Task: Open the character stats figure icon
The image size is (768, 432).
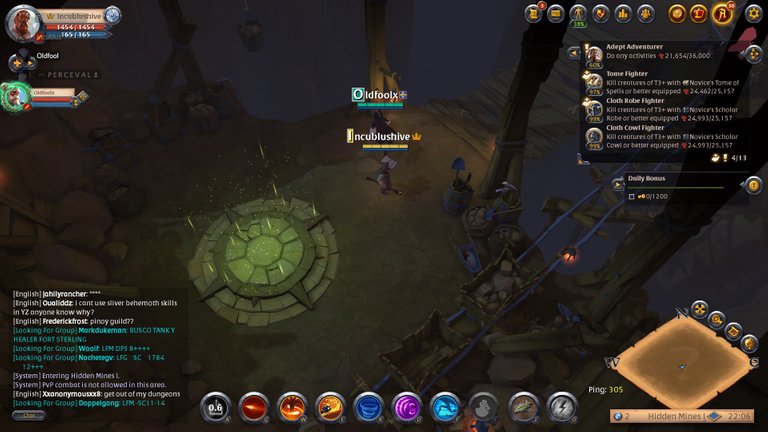Action: pyautogui.click(x=578, y=13)
